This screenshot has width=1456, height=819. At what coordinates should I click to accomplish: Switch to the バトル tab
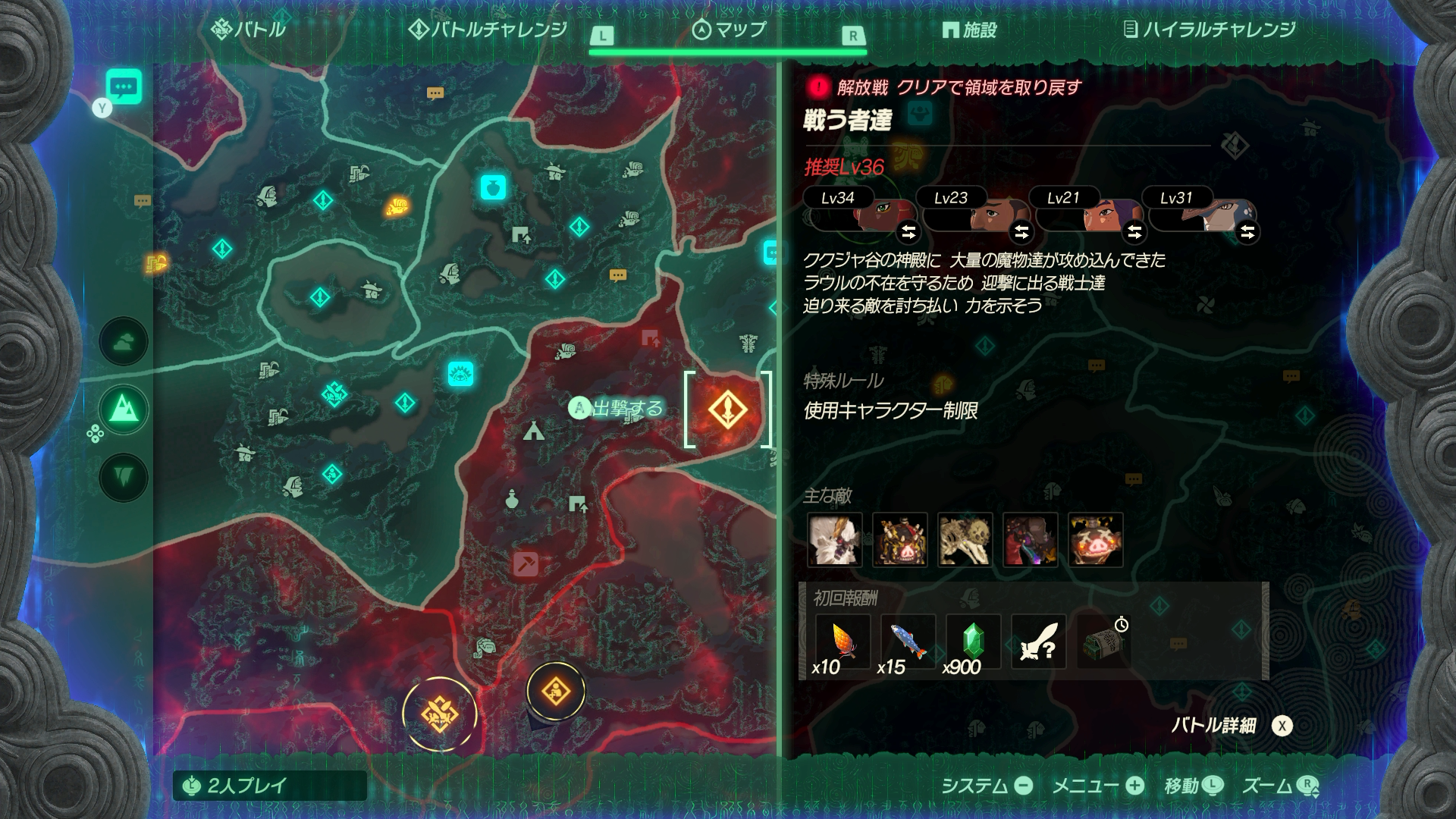tap(249, 30)
